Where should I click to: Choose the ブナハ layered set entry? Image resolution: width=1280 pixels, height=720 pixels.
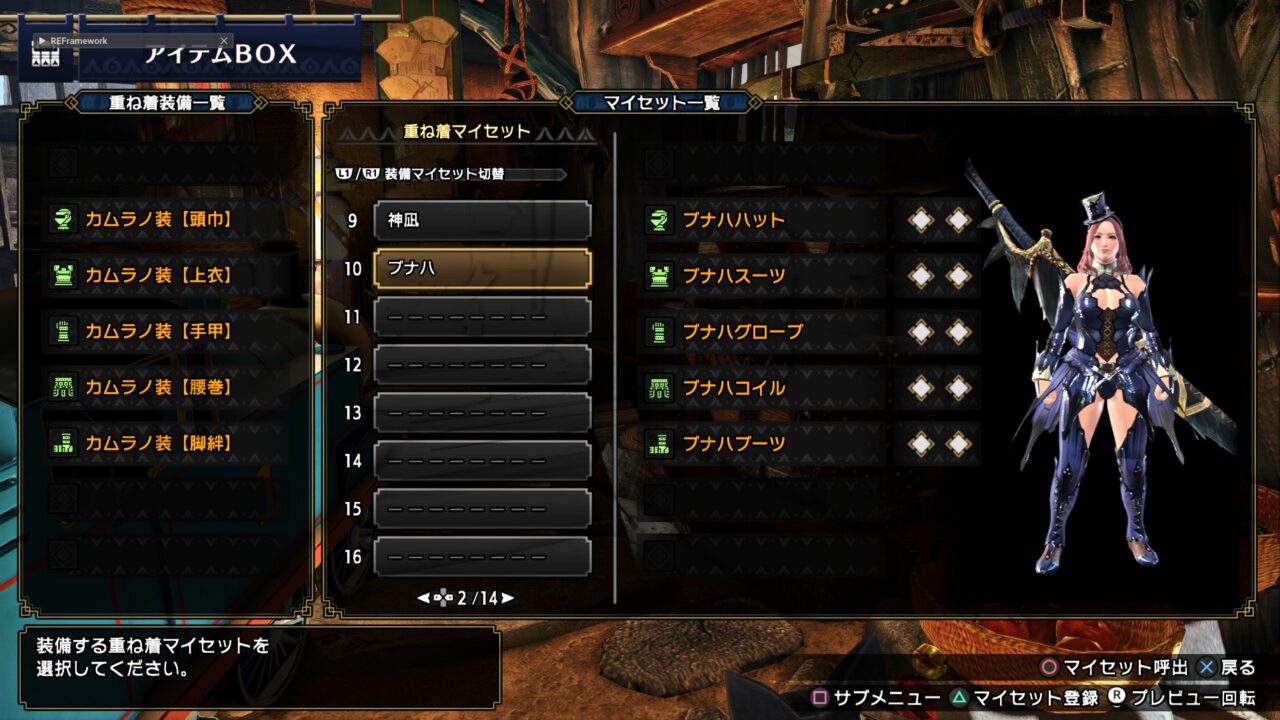pyautogui.click(x=482, y=268)
